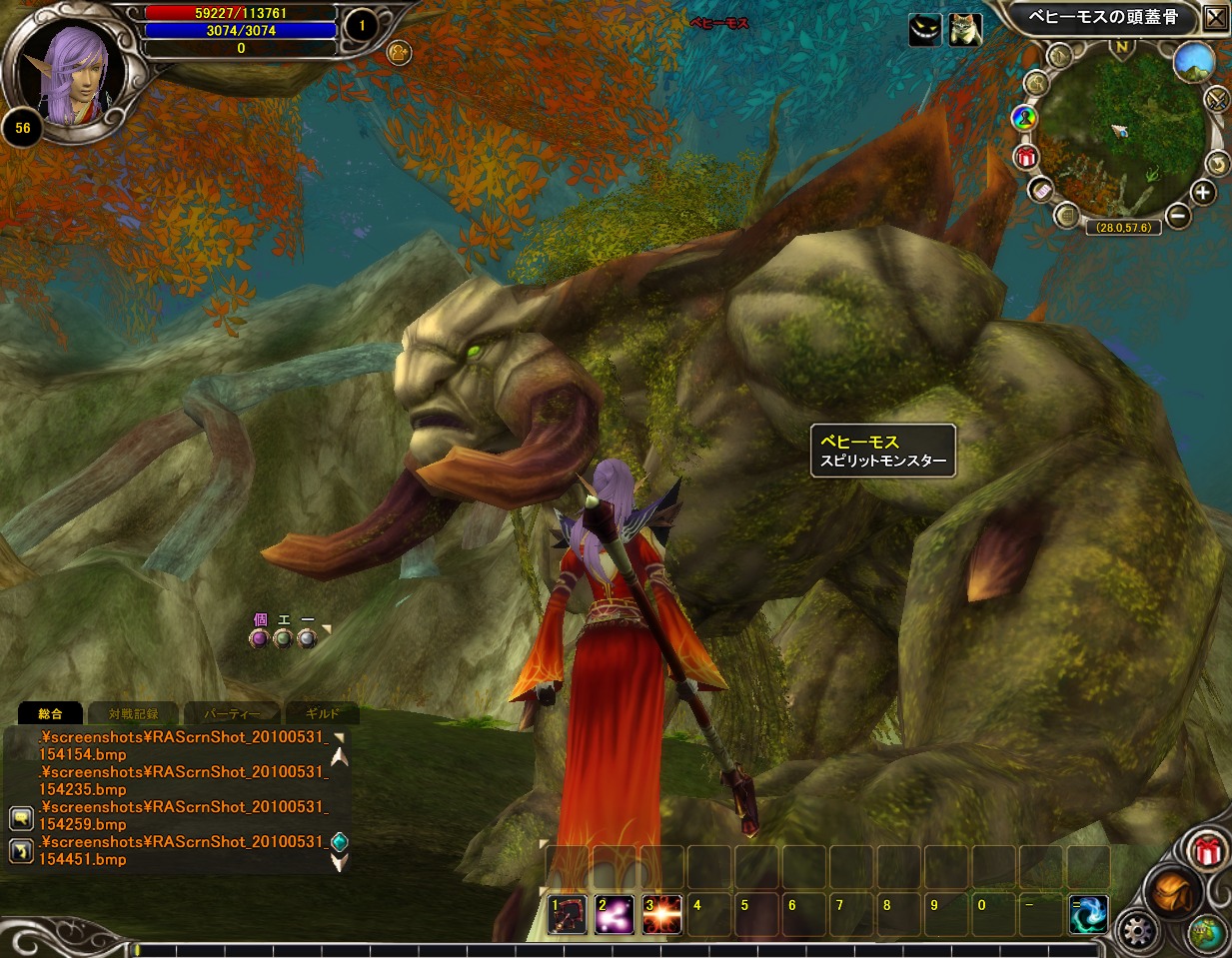
Task: Open the settings gear menu
Action: tap(1137, 932)
